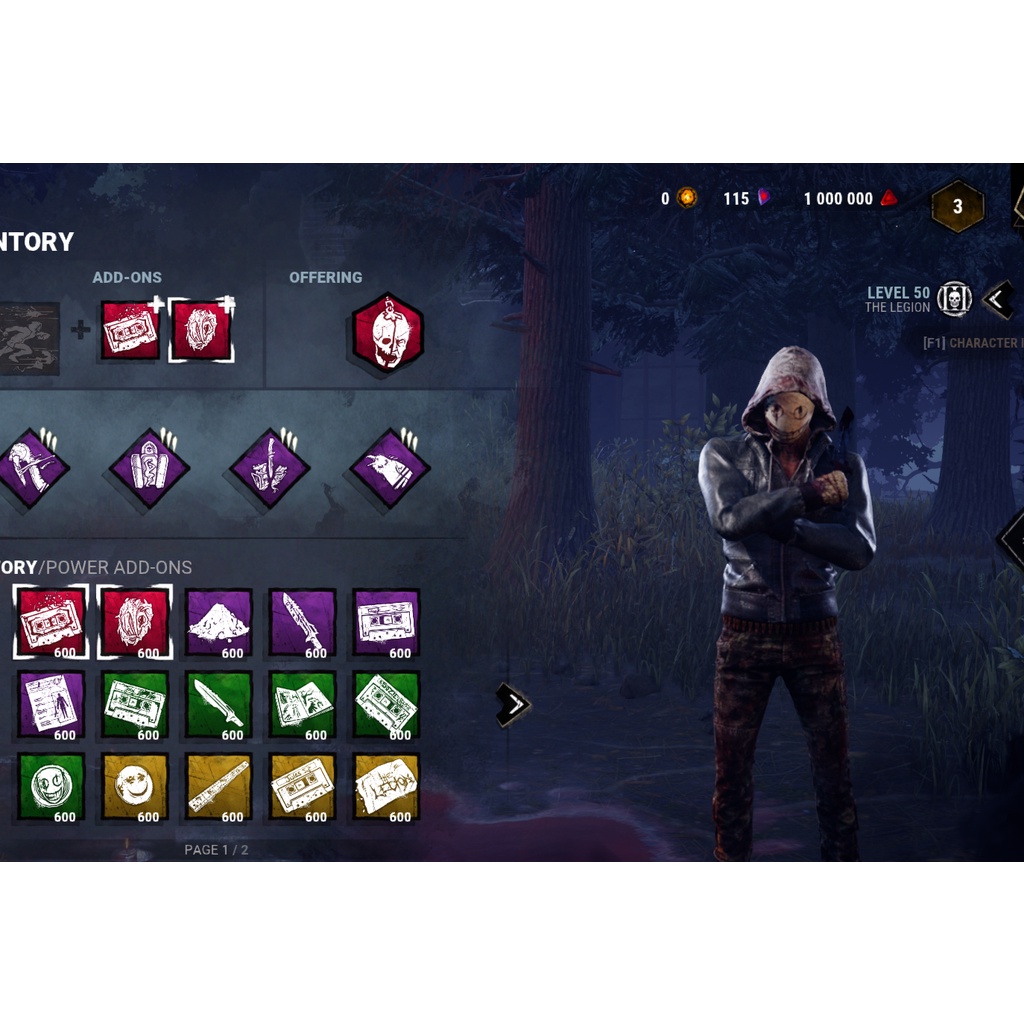
Task: Choose the hand and knife perk slot
Action: coord(269,467)
